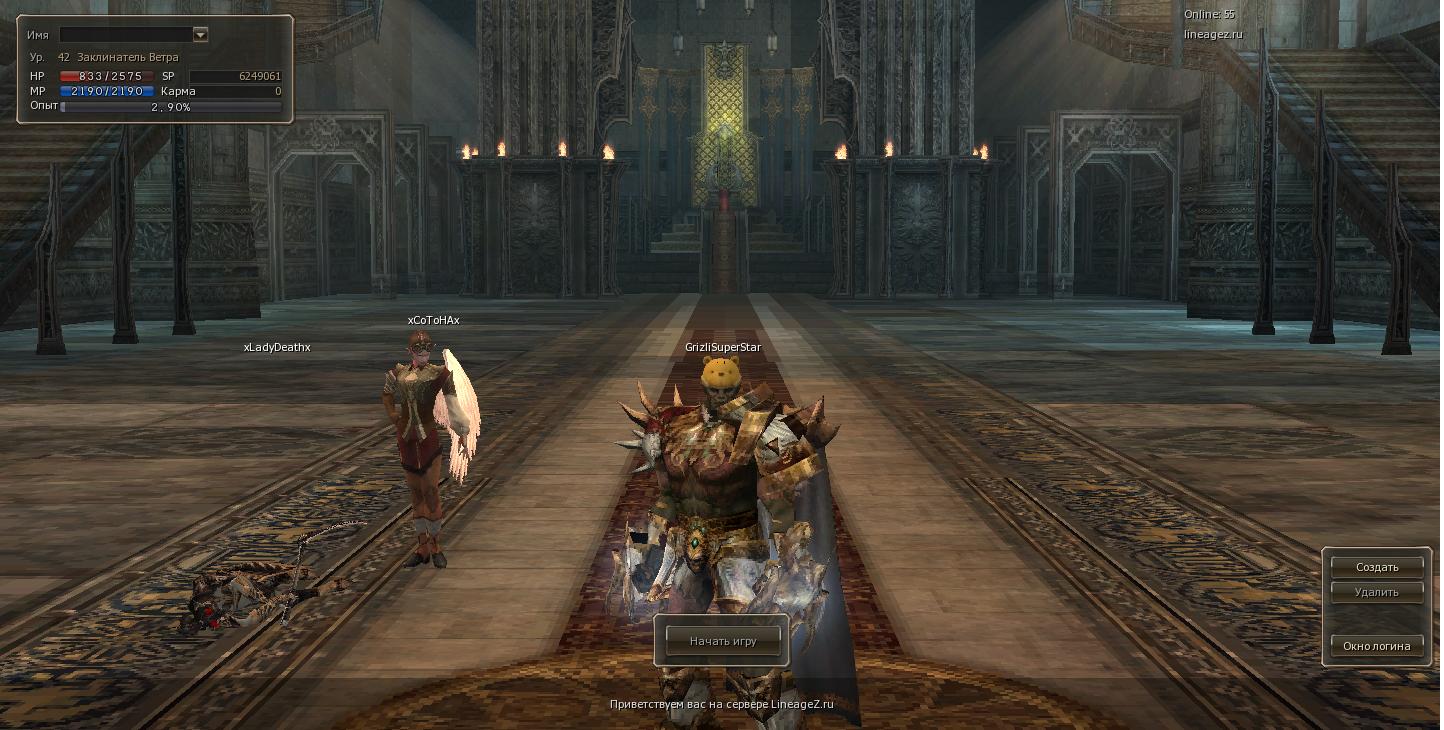
Task: Choose Удалить to delete the character
Action: [x=1376, y=592]
